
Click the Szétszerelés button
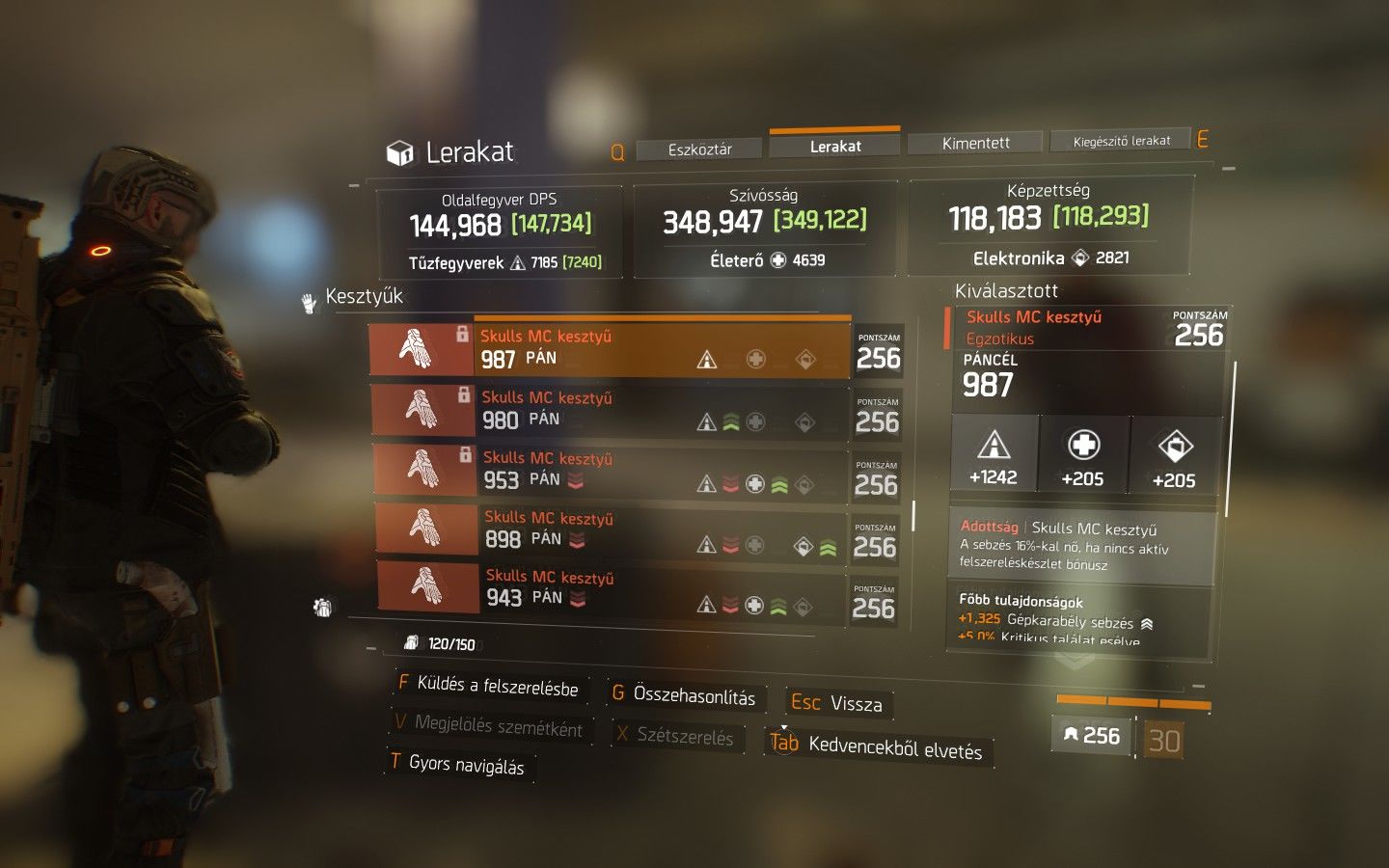(675, 736)
